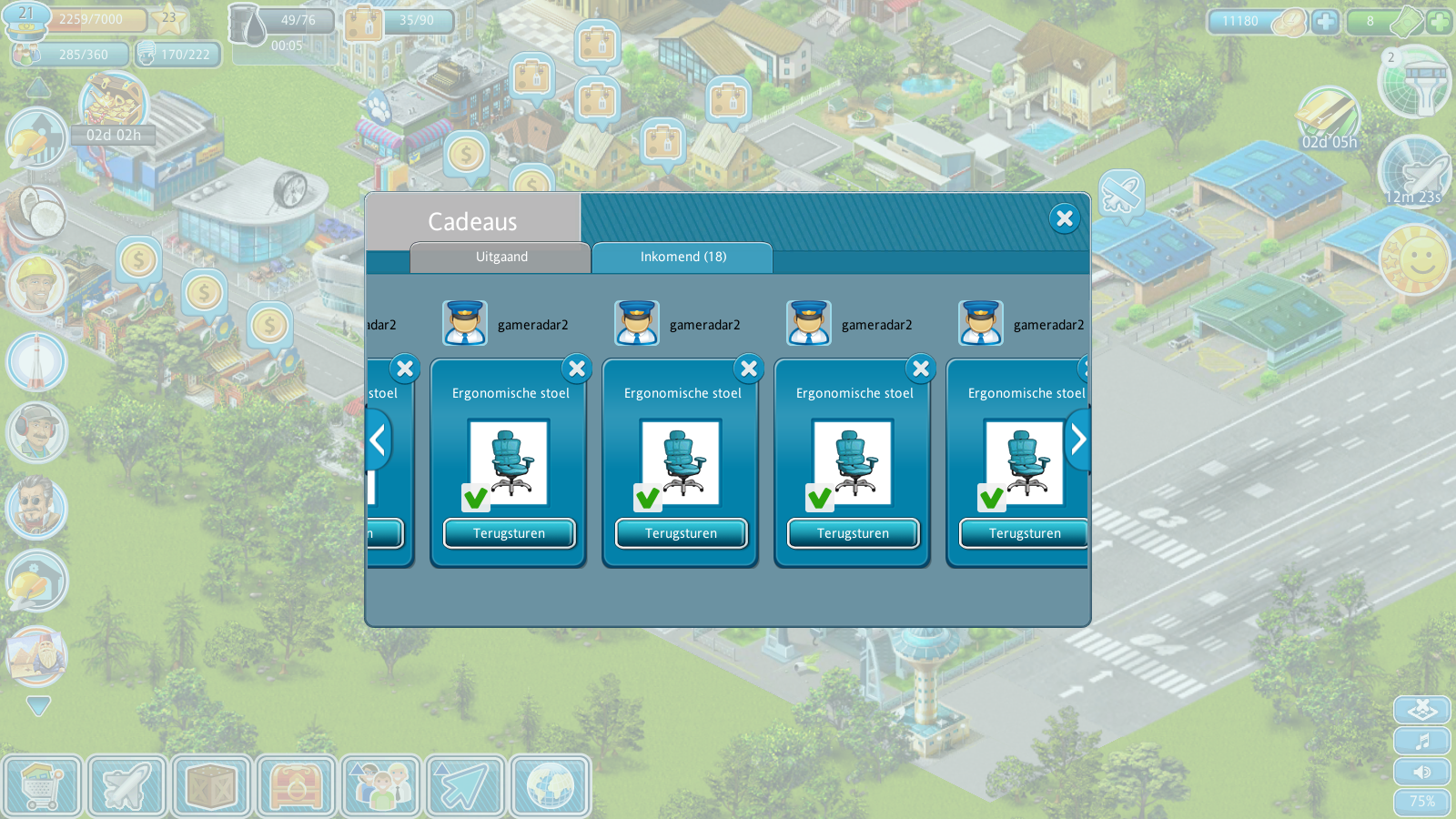Open the paper plane button
Viewport: 1456px width, 819px height.
pyautogui.click(x=465, y=785)
